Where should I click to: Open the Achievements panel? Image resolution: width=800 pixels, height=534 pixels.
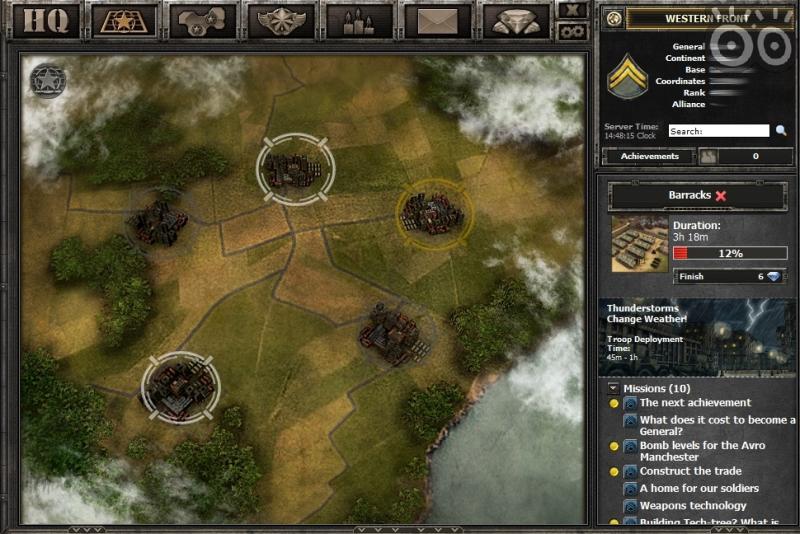(x=650, y=156)
